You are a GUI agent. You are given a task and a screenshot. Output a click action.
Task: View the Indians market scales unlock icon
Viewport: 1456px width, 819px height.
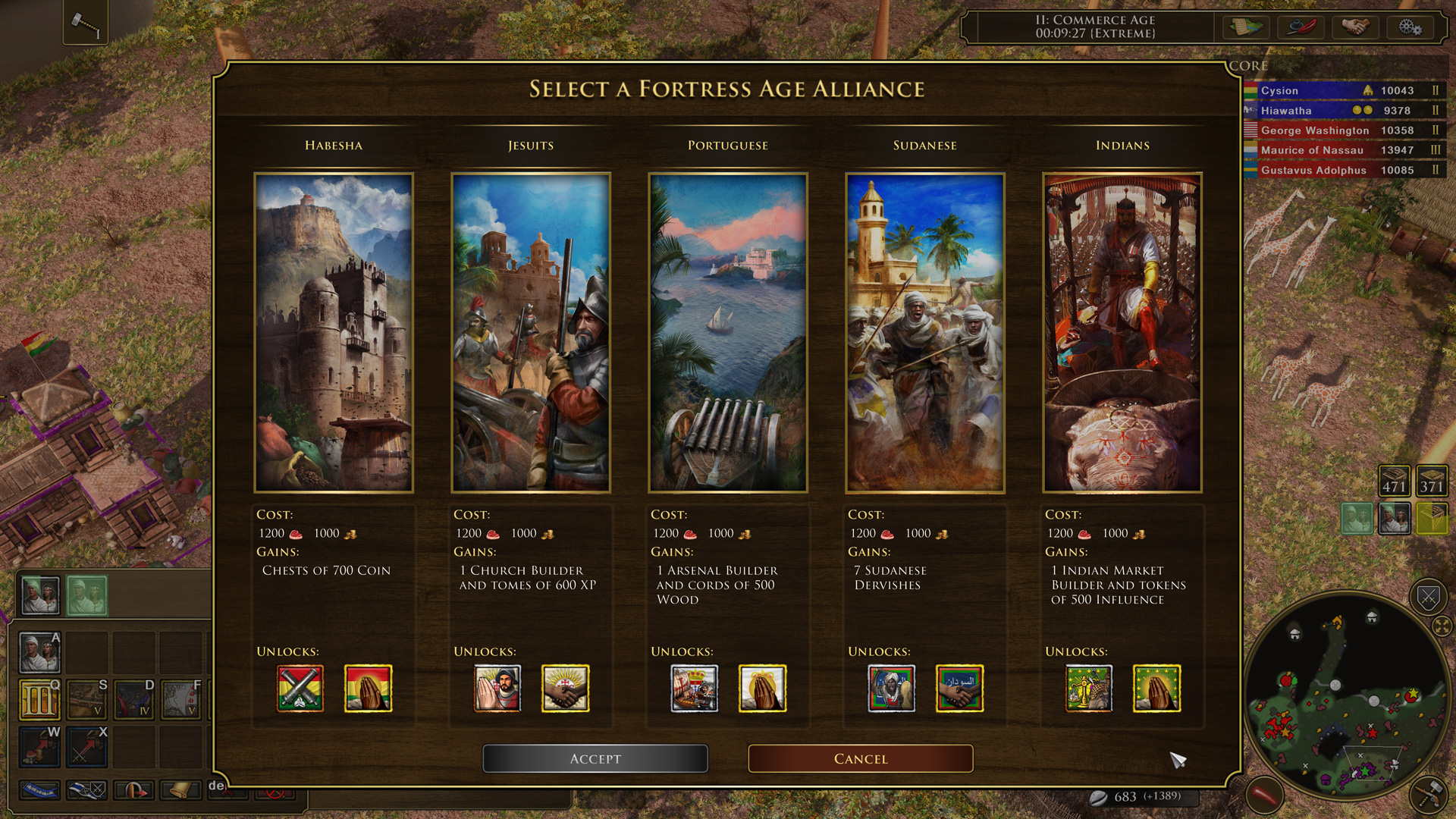pyautogui.click(x=1088, y=689)
